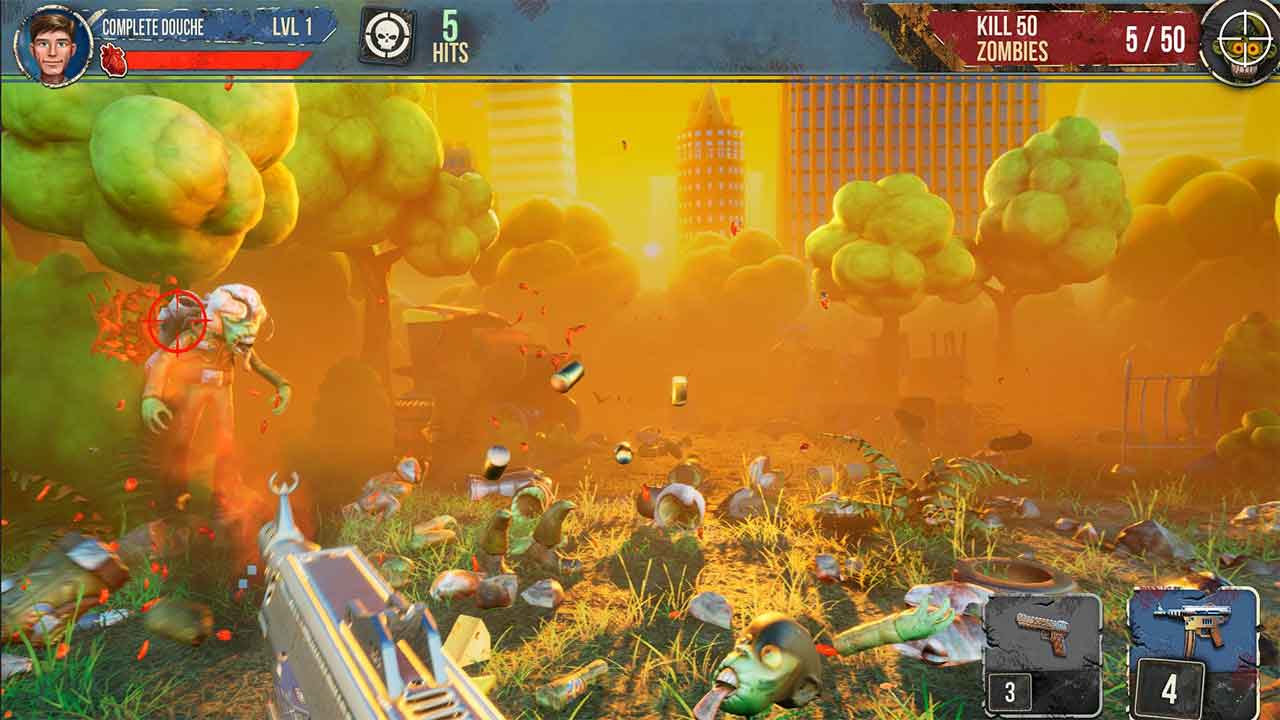Image resolution: width=1280 pixels, height=720 pixels.
Task: Switch to the submachine gun slot
Action: click(1193, 649)
